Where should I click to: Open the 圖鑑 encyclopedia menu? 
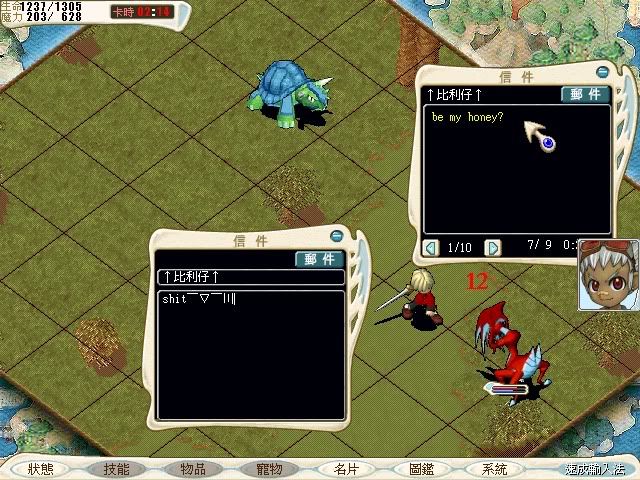(x=421, y=469)
